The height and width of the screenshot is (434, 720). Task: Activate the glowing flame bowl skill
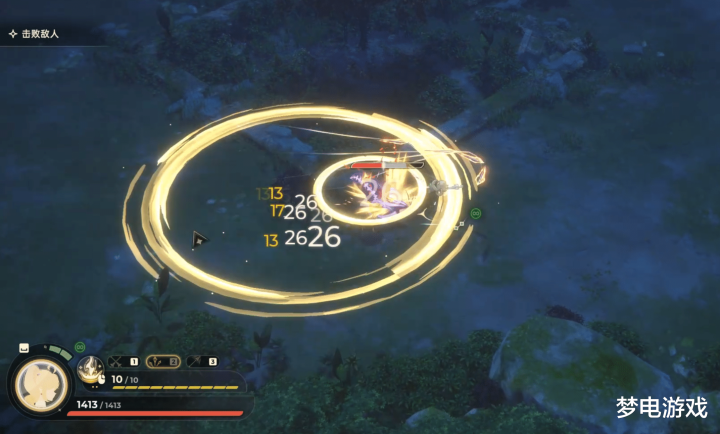coord(92,369)
